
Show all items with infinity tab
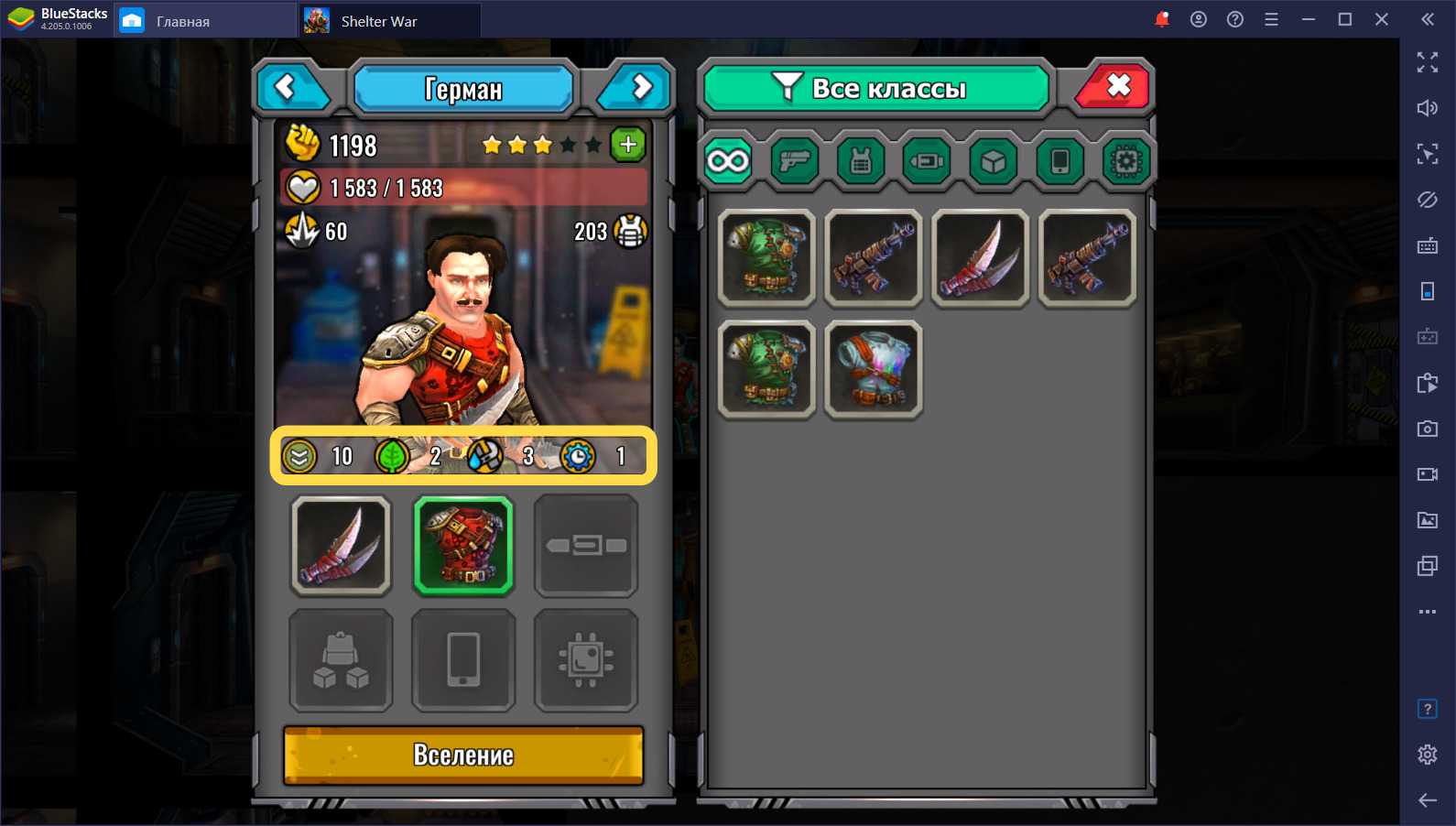[x=728, y=162]
